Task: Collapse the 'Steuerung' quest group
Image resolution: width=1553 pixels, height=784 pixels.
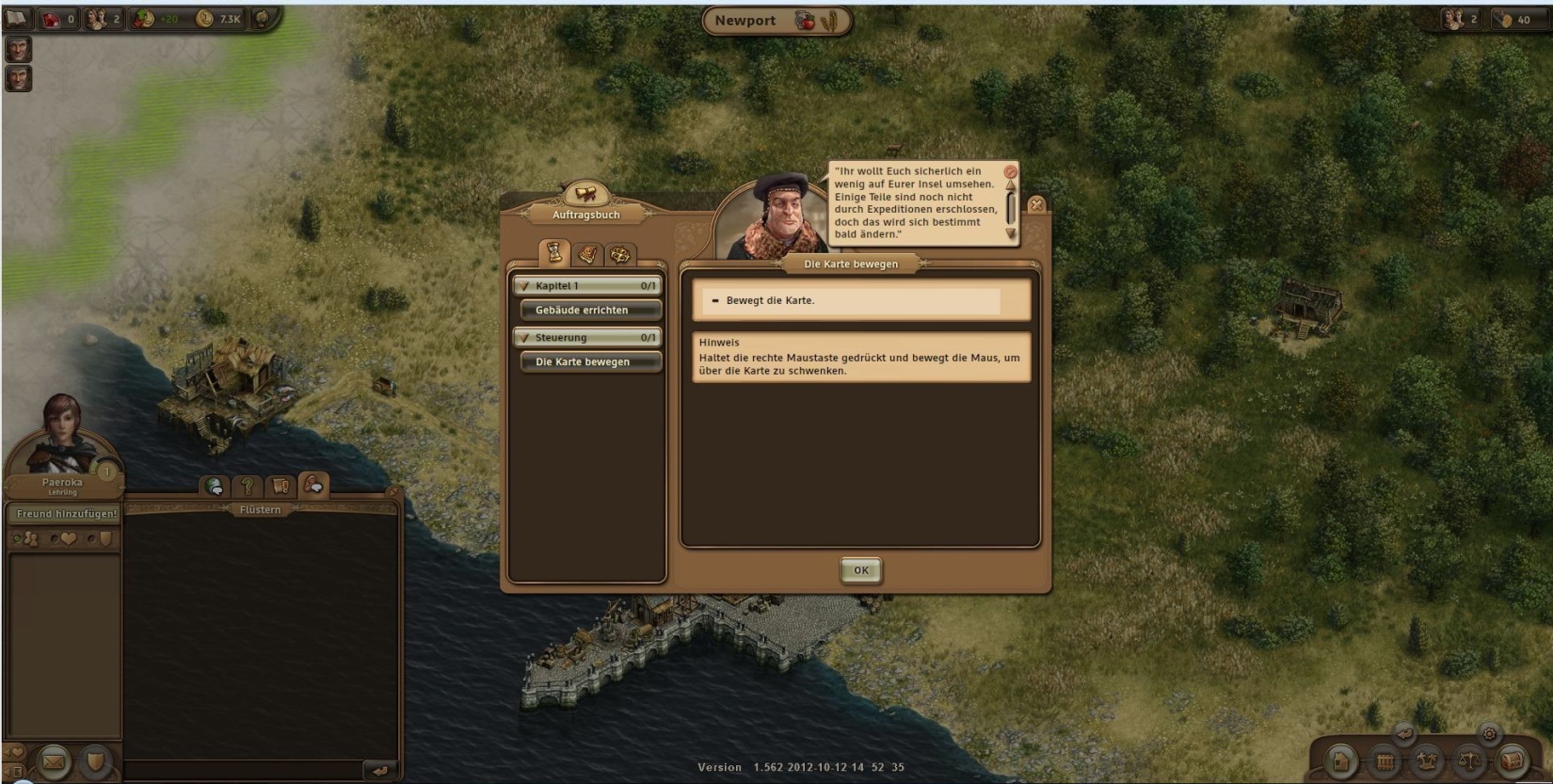Action: tap(525, 337)
